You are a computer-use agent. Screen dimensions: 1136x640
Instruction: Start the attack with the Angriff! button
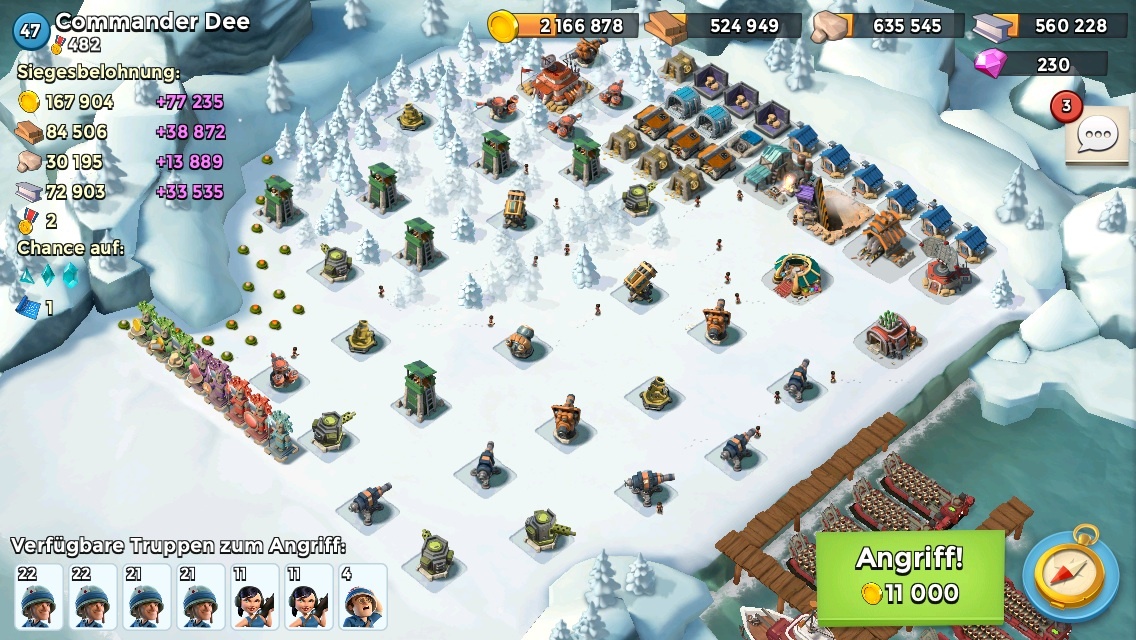pos(910,576)
